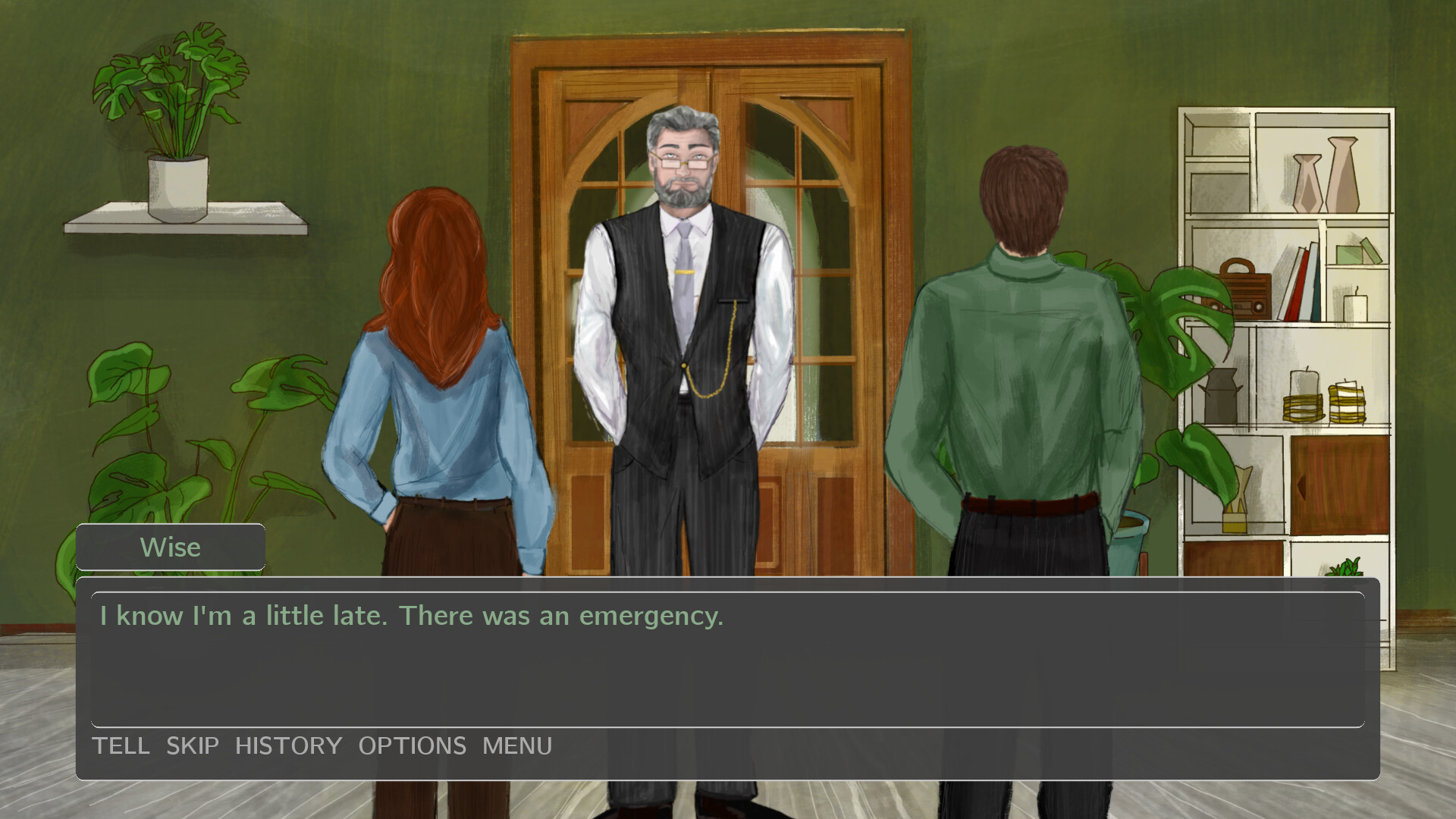Open the OPTIONS screen
The image size is (1456, 819).
(413, 745)
